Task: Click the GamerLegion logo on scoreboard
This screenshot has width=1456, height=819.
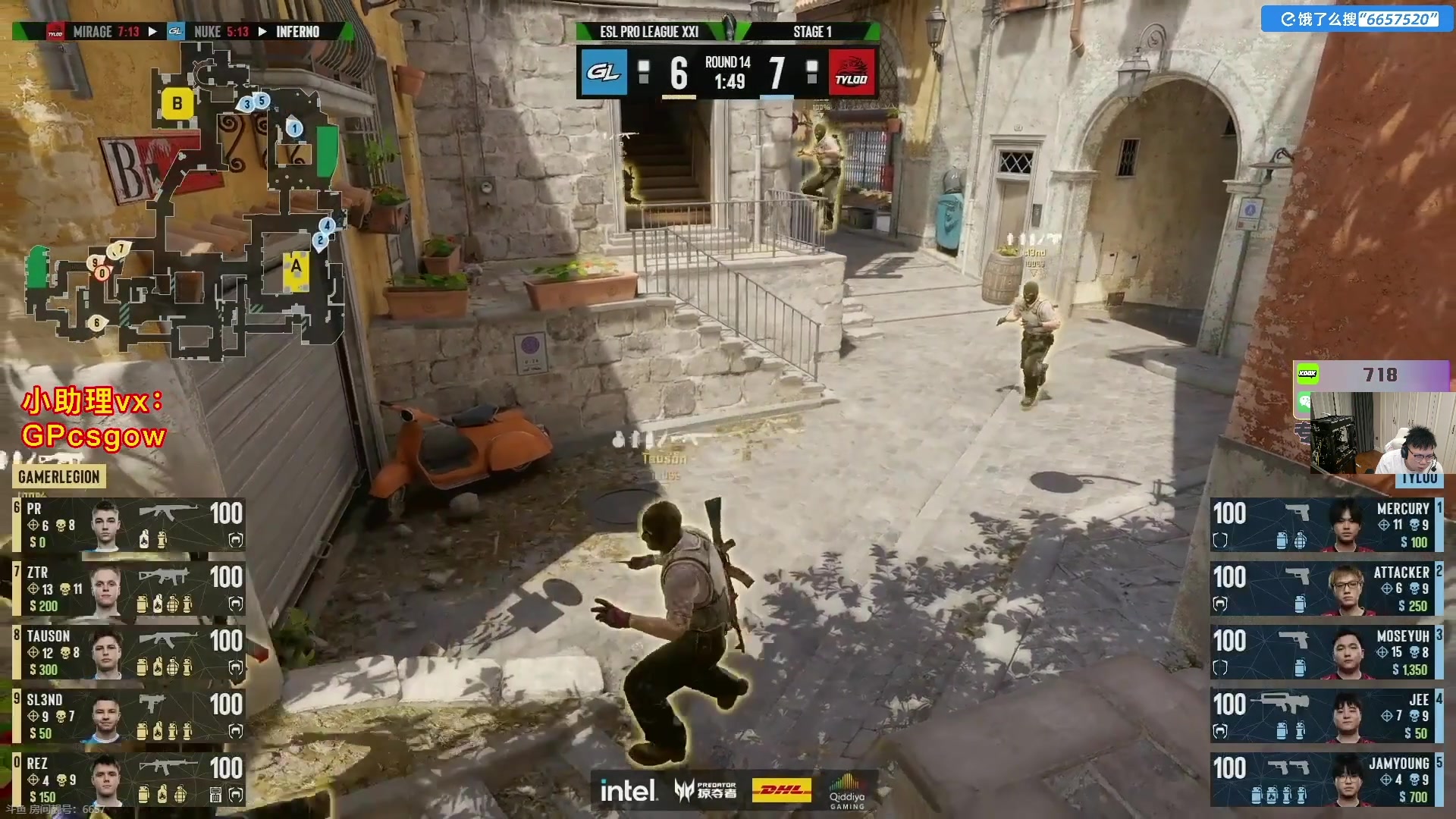Action: coord(604,73)
